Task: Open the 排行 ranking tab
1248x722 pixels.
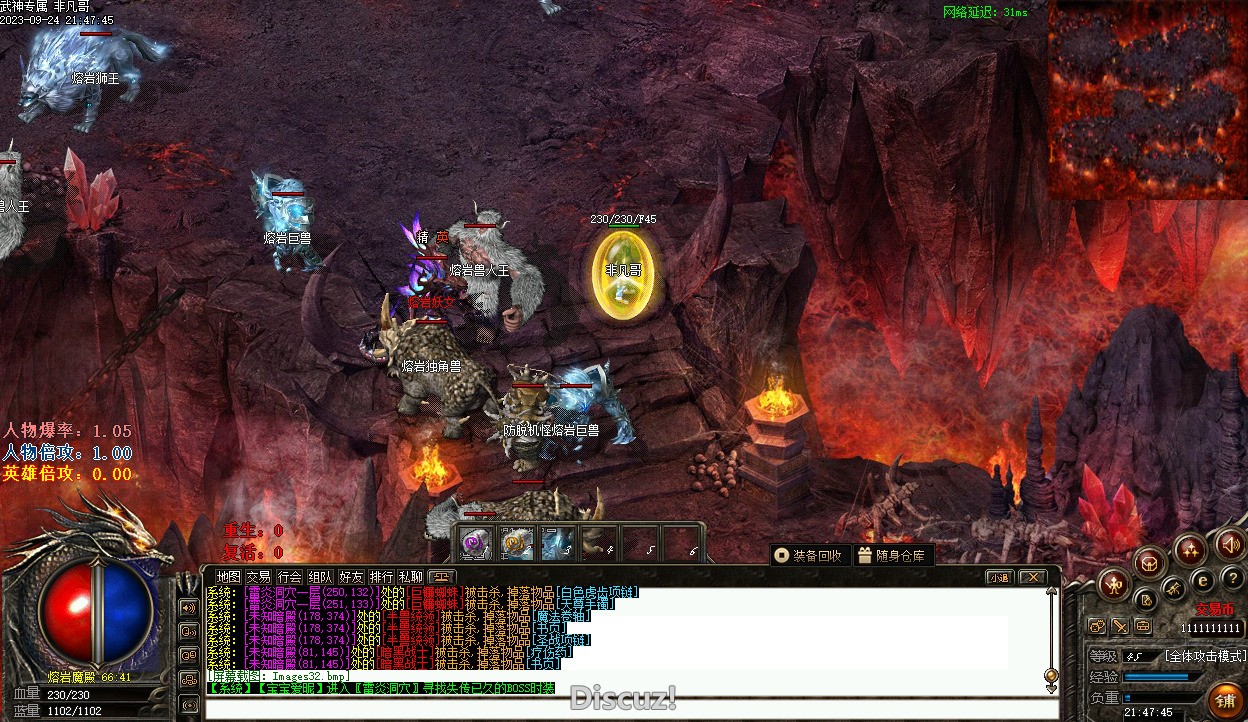Action: click(381, 577)
